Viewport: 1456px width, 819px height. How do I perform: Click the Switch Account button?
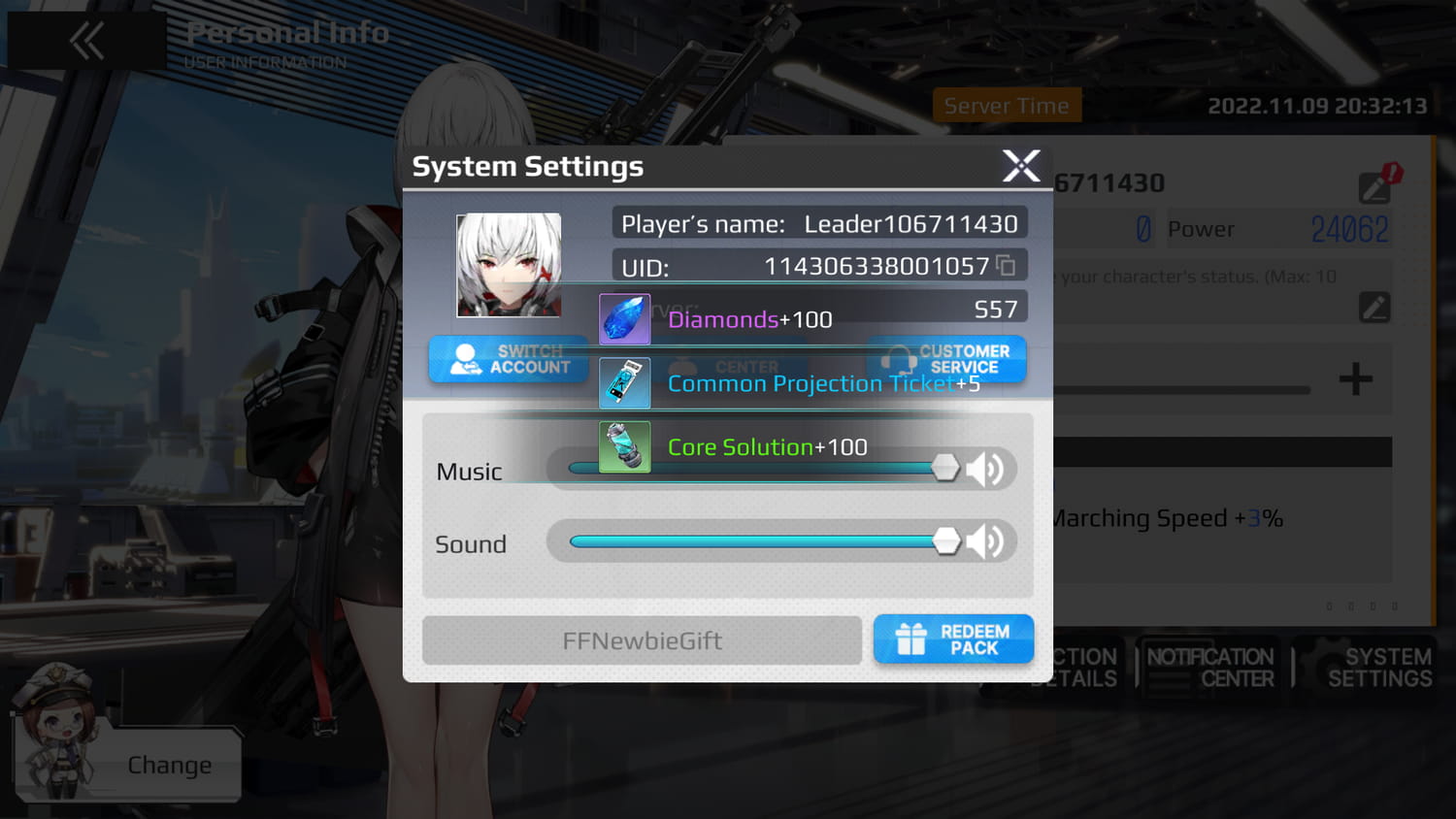pyautogui.click(x=508, y=359)
